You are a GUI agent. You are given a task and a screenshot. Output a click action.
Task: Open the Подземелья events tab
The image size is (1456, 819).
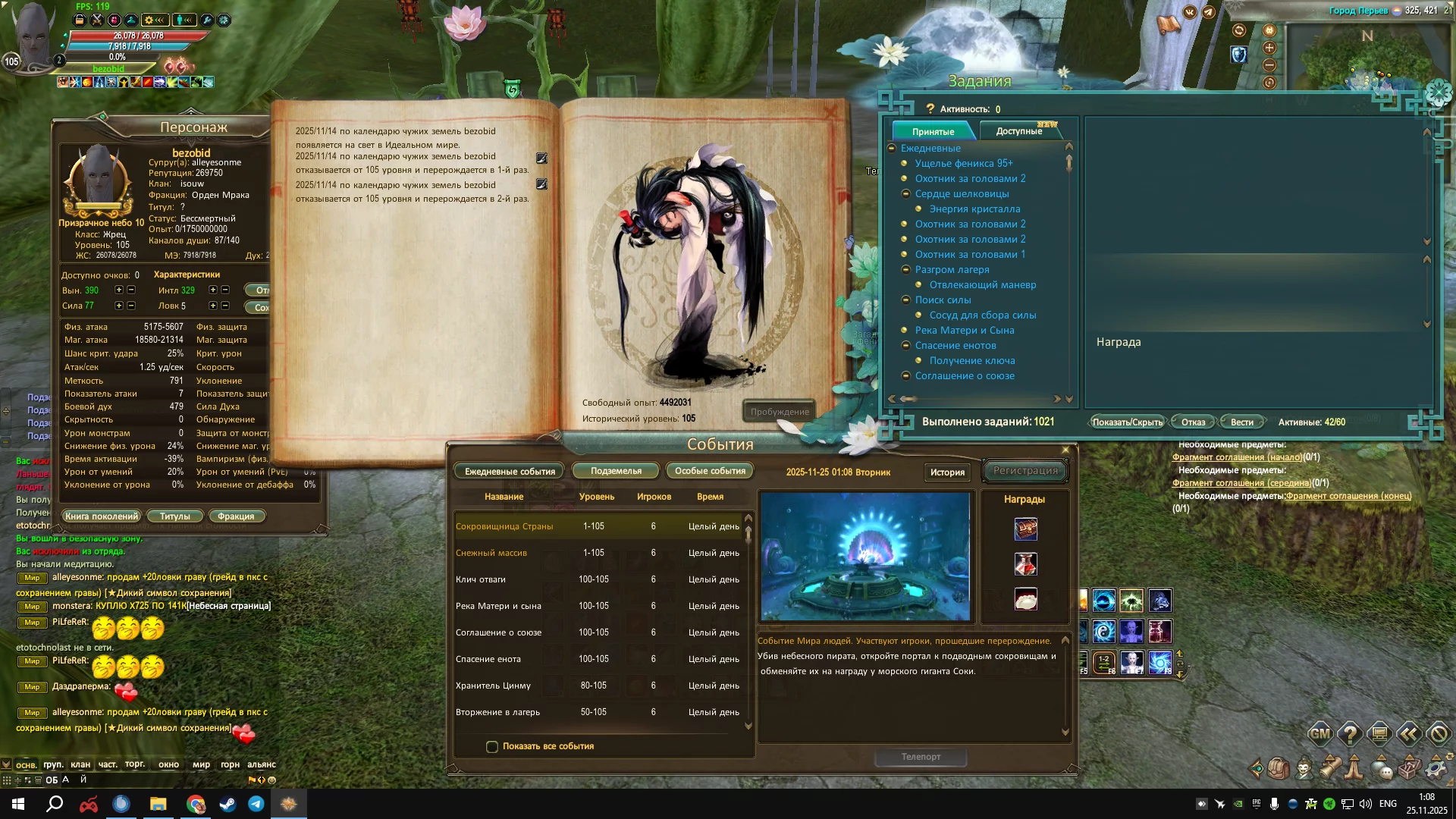(616, 471)
